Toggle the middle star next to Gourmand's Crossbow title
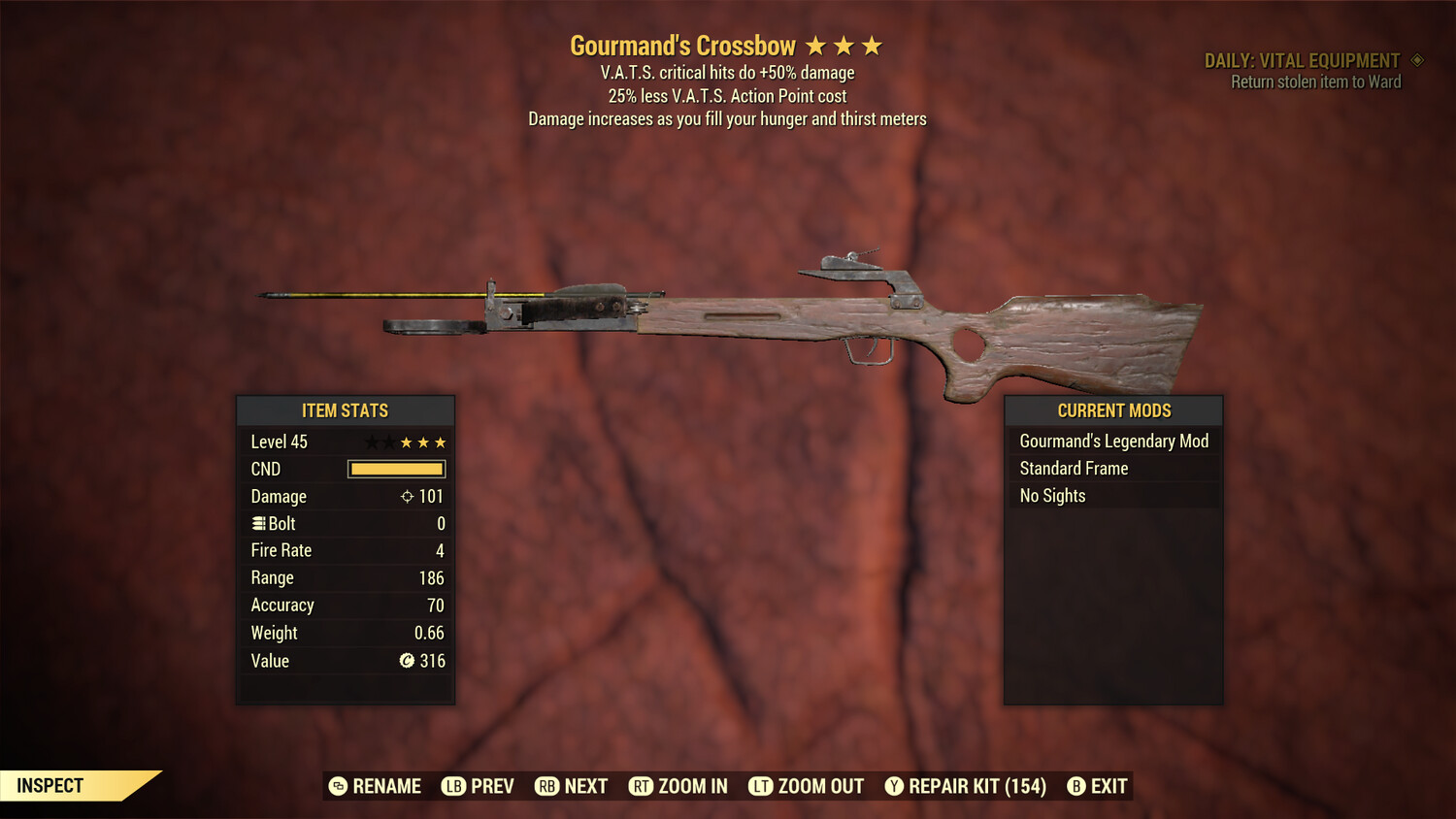Viewport: 1456px width, 819px height. [845, 45]
